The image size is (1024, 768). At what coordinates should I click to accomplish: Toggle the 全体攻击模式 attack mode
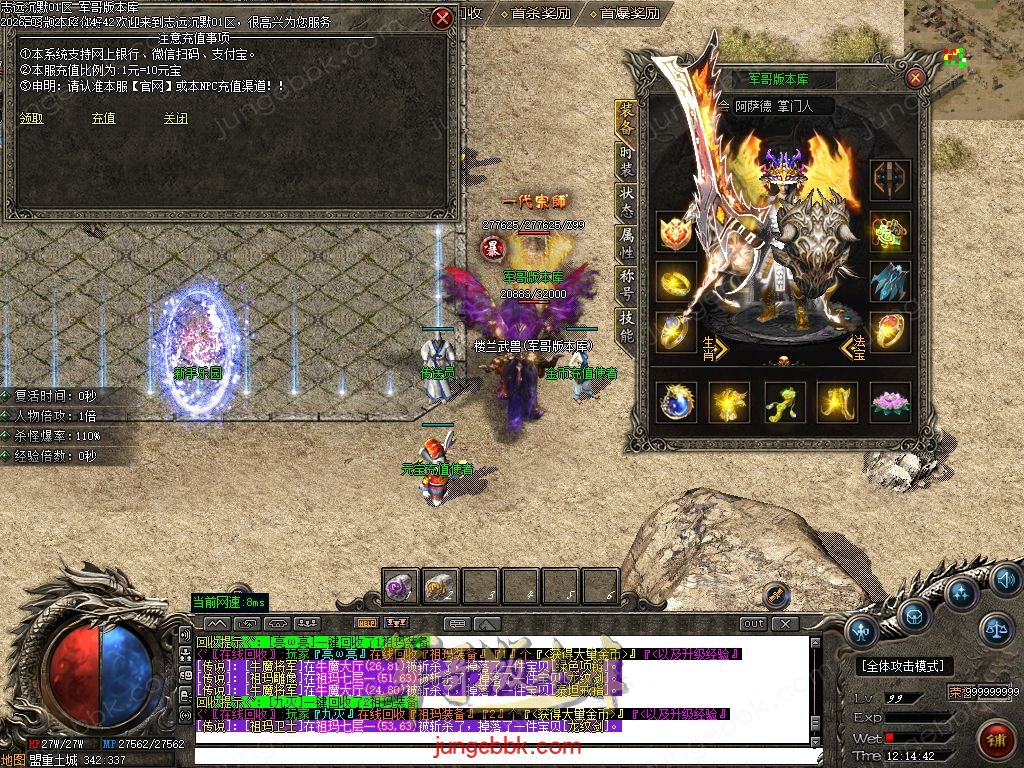pos(904,665)
